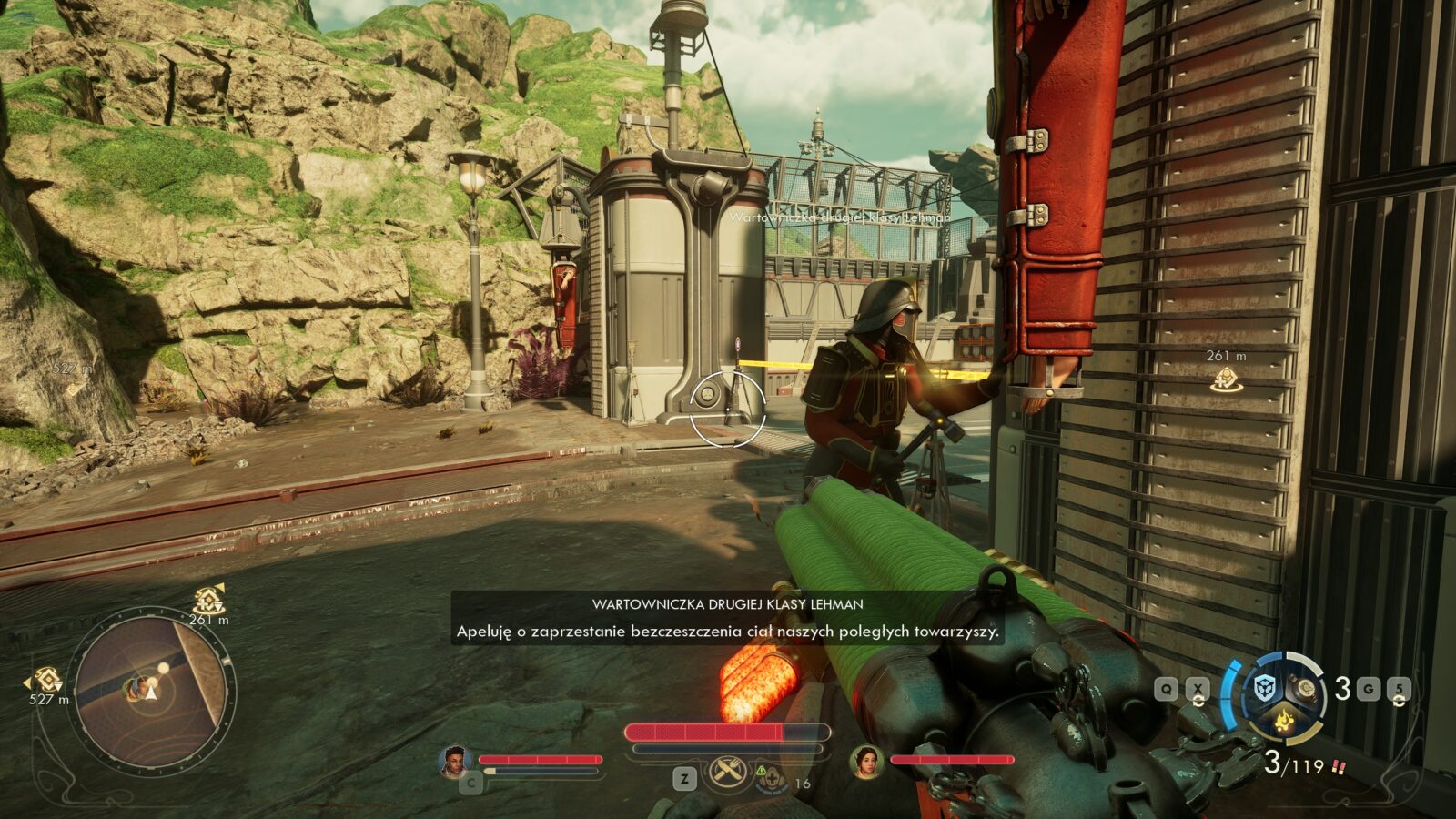Select the 527 m quest marker beside the minimap
The image size is (1456, 819).
pyautogui.click(x=47, y=680)
